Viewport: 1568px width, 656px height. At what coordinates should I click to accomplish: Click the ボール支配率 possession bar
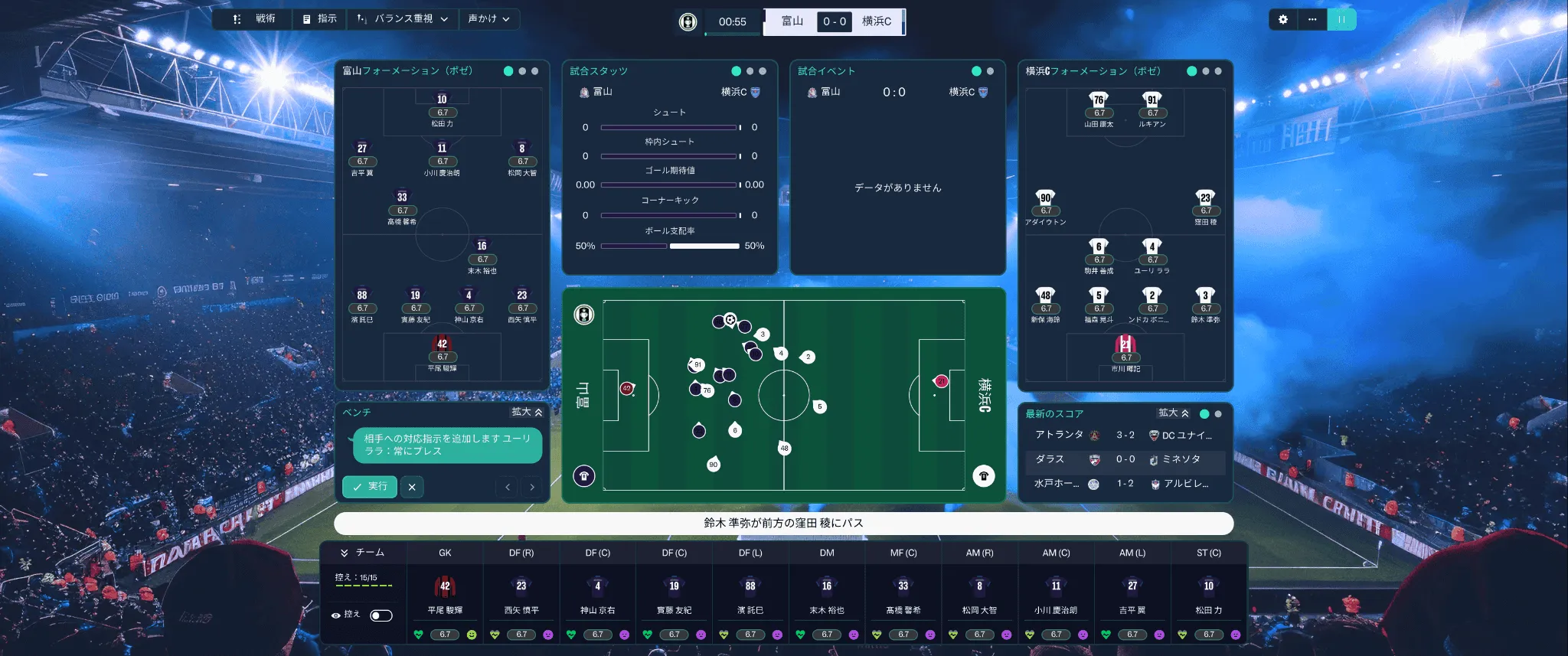click(670, 246)
